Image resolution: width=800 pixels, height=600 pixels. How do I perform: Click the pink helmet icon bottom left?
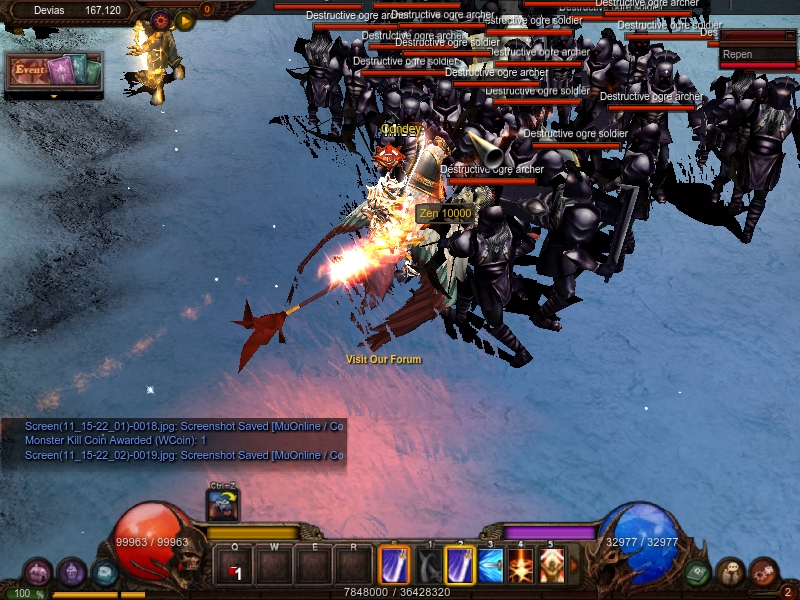point(38,572)
